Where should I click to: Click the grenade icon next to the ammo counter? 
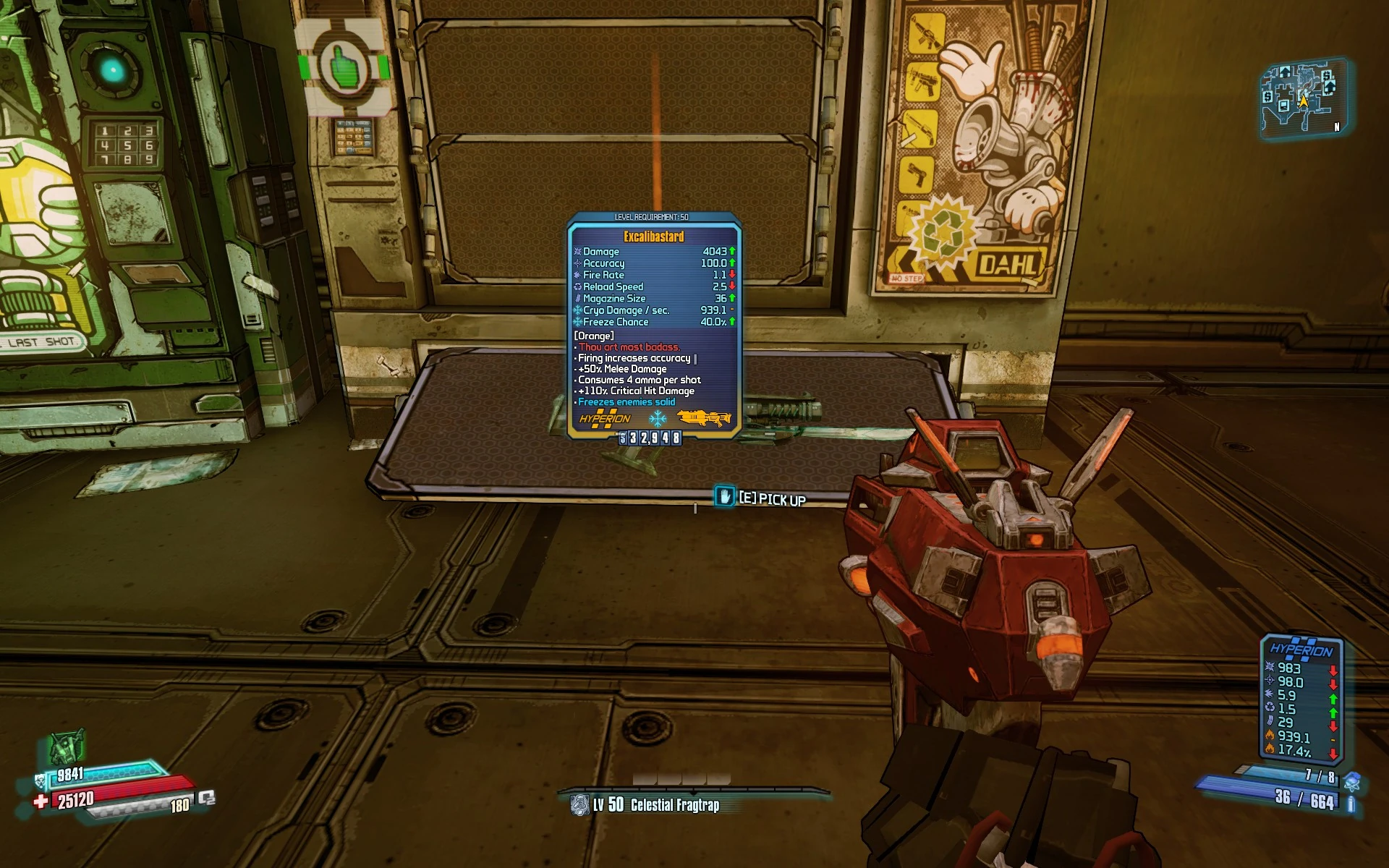coord(1351,782)
